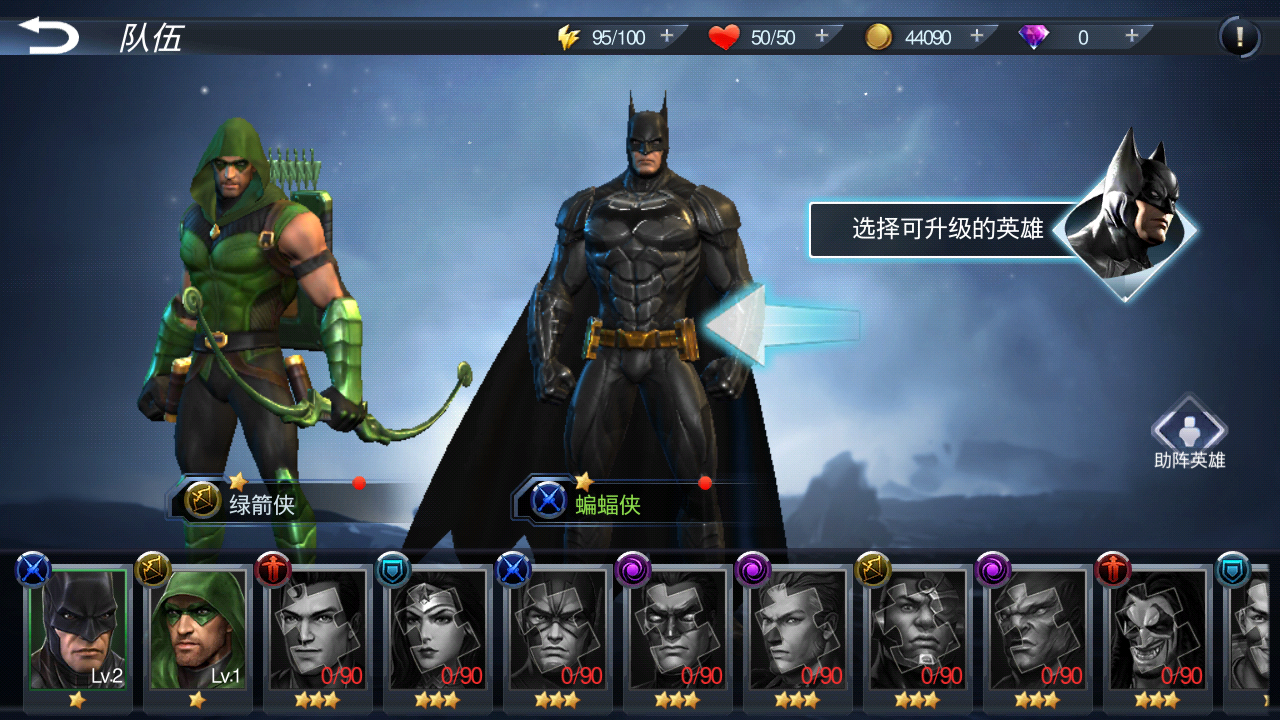
Task: Open the exclamation mark info button
Action: coord(1240,38)
